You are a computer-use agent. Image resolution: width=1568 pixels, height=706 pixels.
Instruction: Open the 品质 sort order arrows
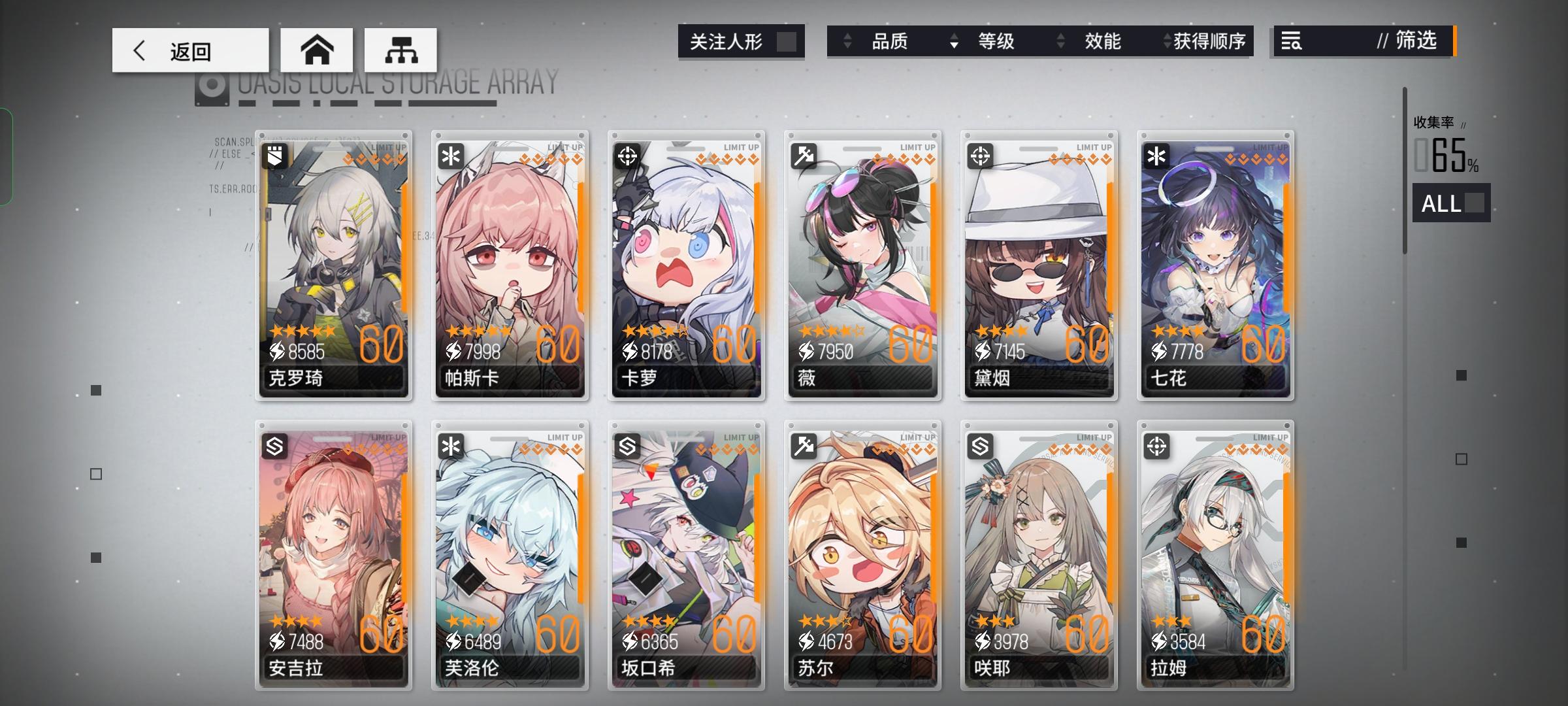click(x=848, y=41)
